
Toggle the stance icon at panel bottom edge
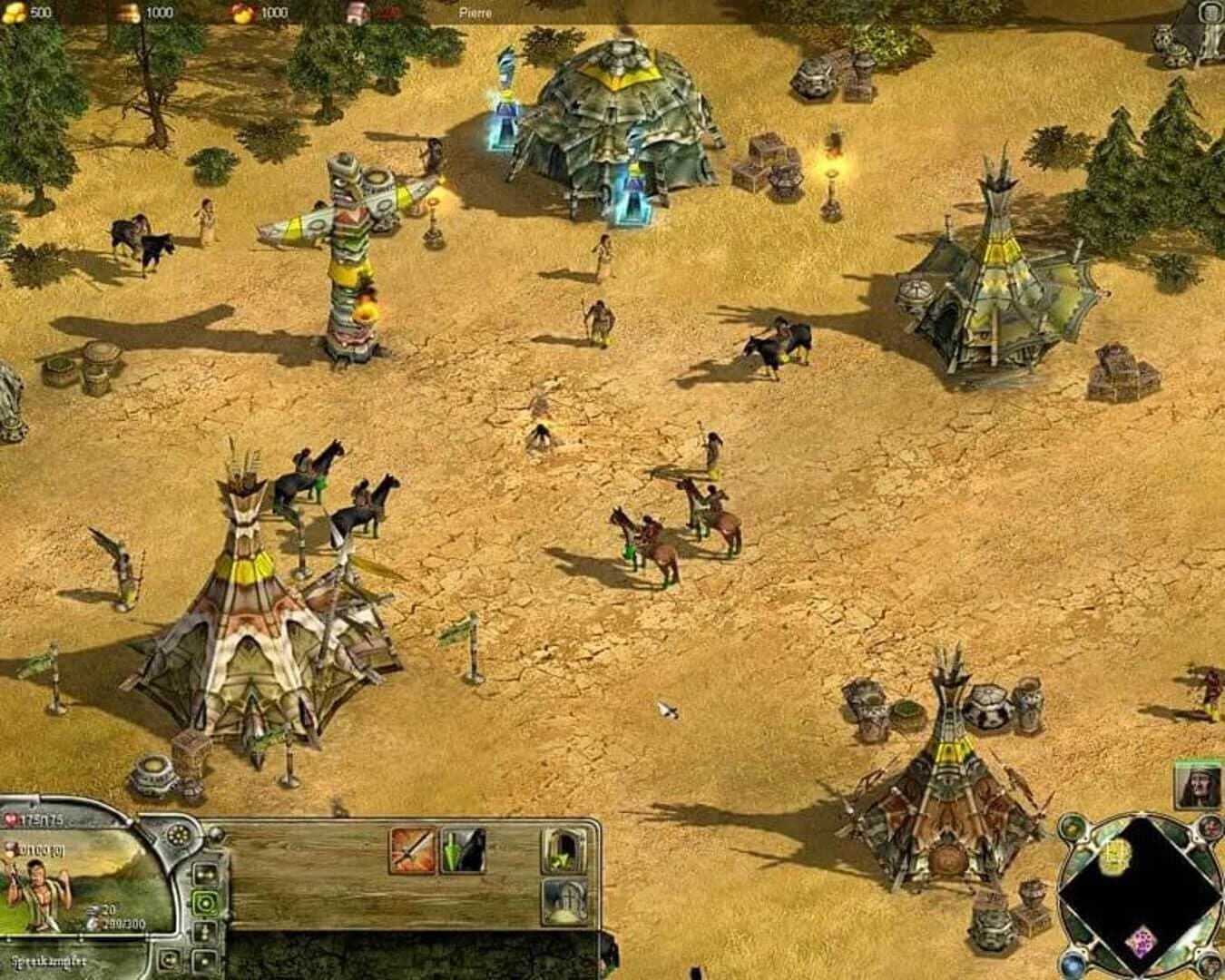pos(203,962)
